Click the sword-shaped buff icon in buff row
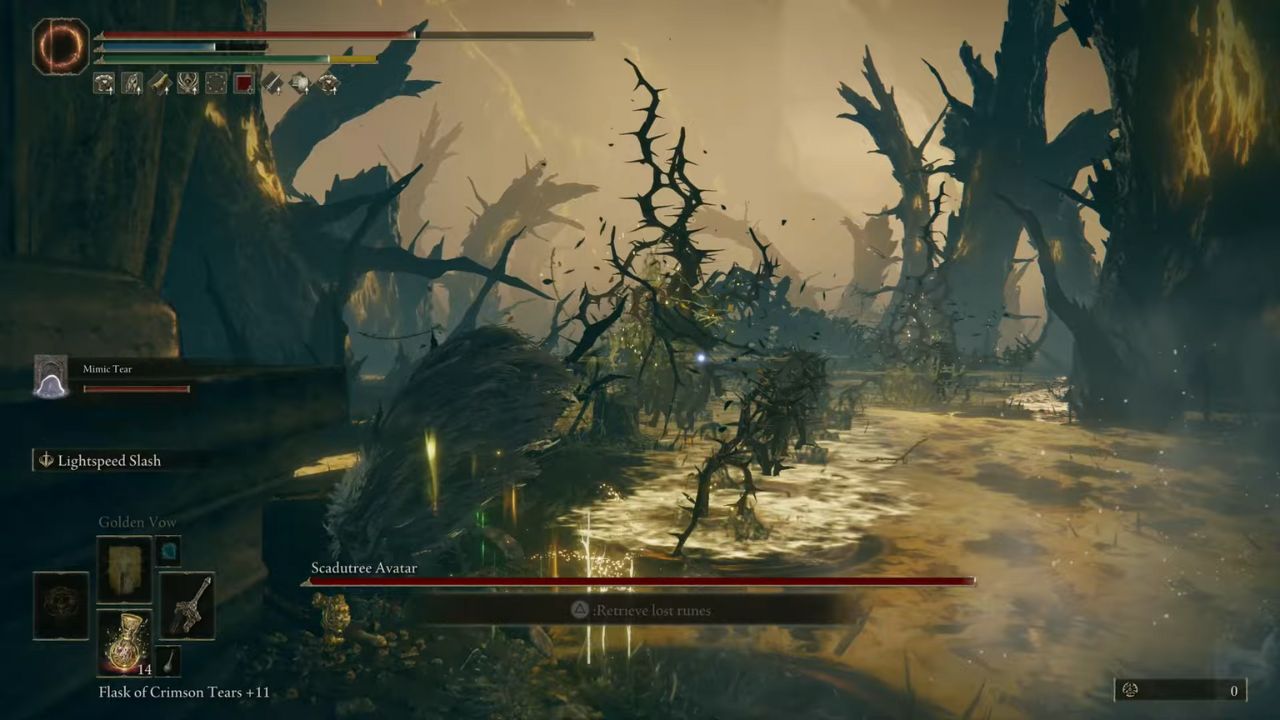1280x720 pixels. click(x=271, y=84)
